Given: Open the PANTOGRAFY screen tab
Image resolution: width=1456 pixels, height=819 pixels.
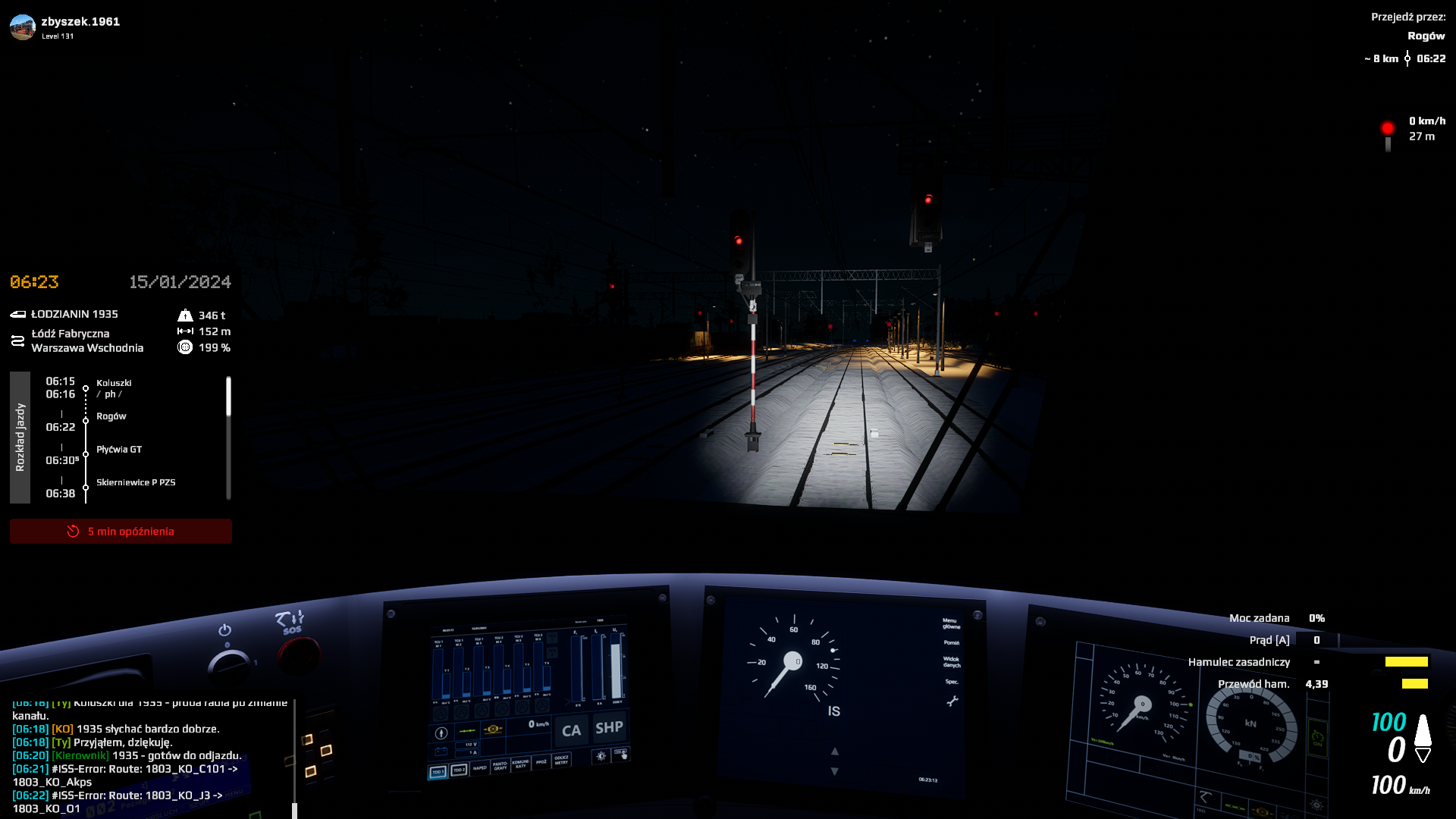Looking at the screenshot, I should coord(500,766).
